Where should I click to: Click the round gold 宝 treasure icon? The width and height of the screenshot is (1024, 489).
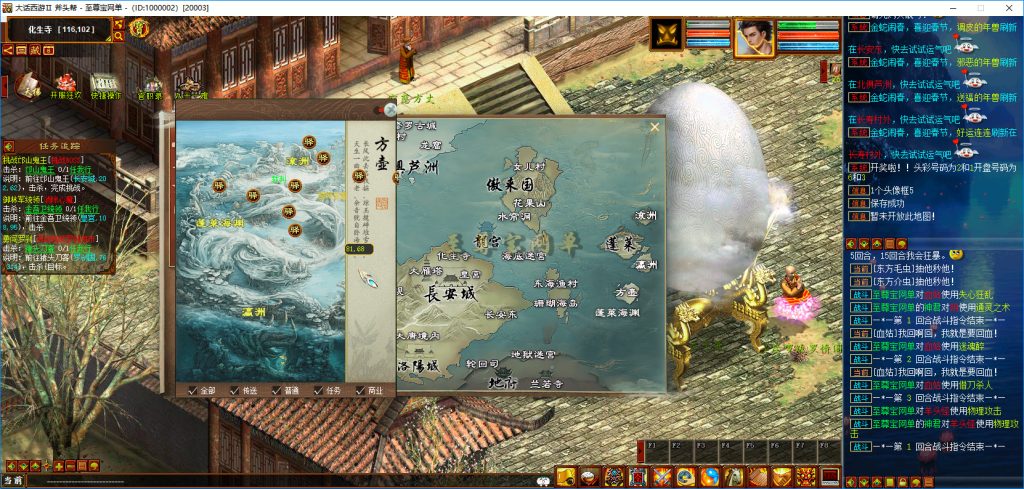(139, 28)
